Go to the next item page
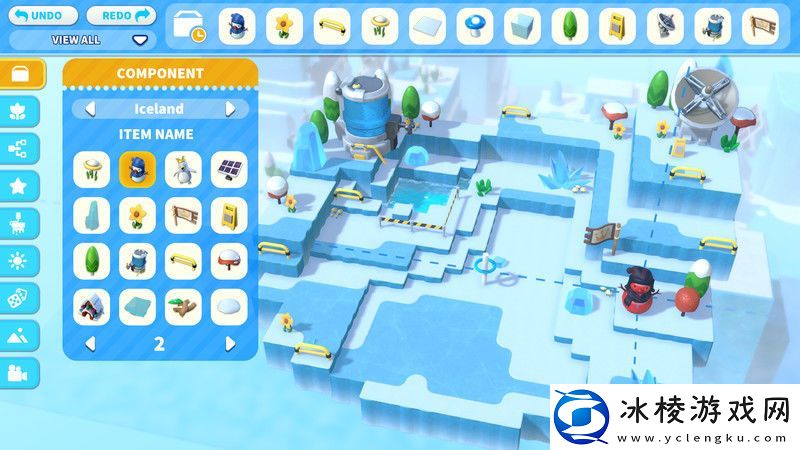This screenshot has height=450, width=800. point(231,343)
